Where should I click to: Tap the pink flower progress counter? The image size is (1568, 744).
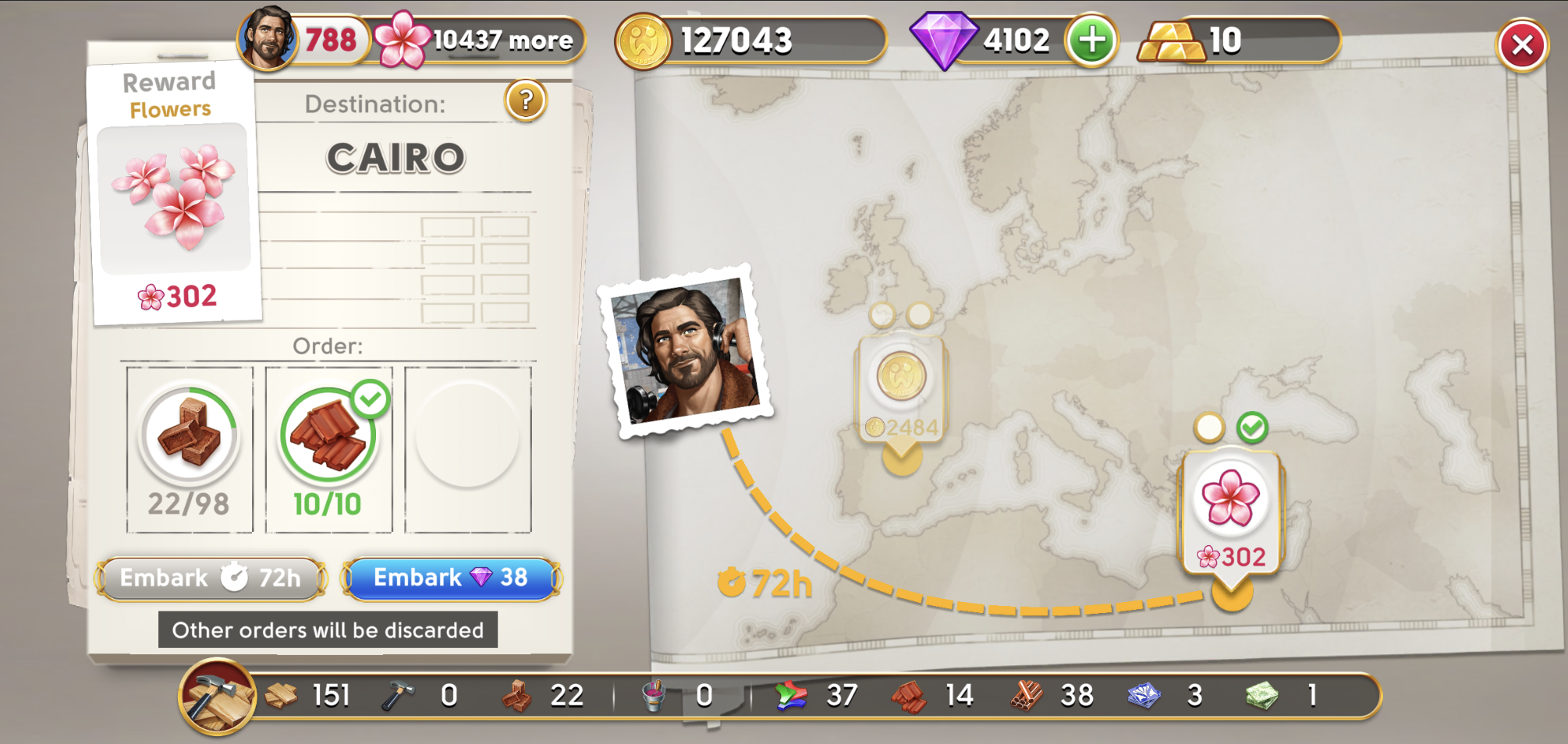click(x=480, y=41)
